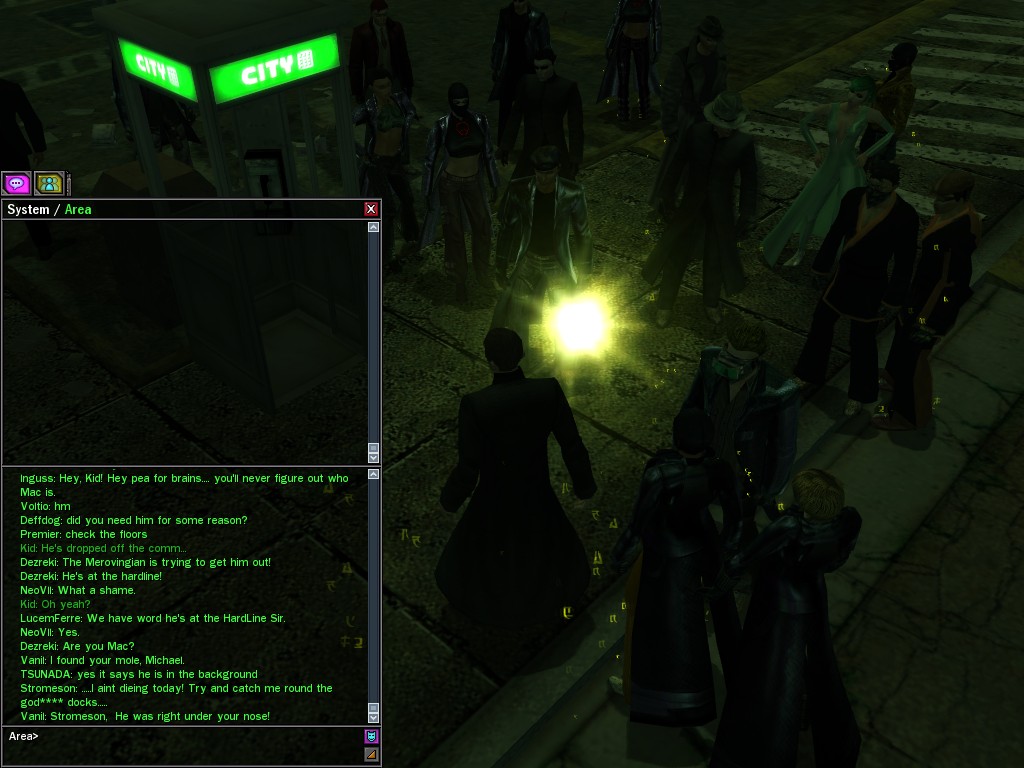1024x768 pixels.
Task: Select the green Area channel label
Action: (x=78, y=209)
